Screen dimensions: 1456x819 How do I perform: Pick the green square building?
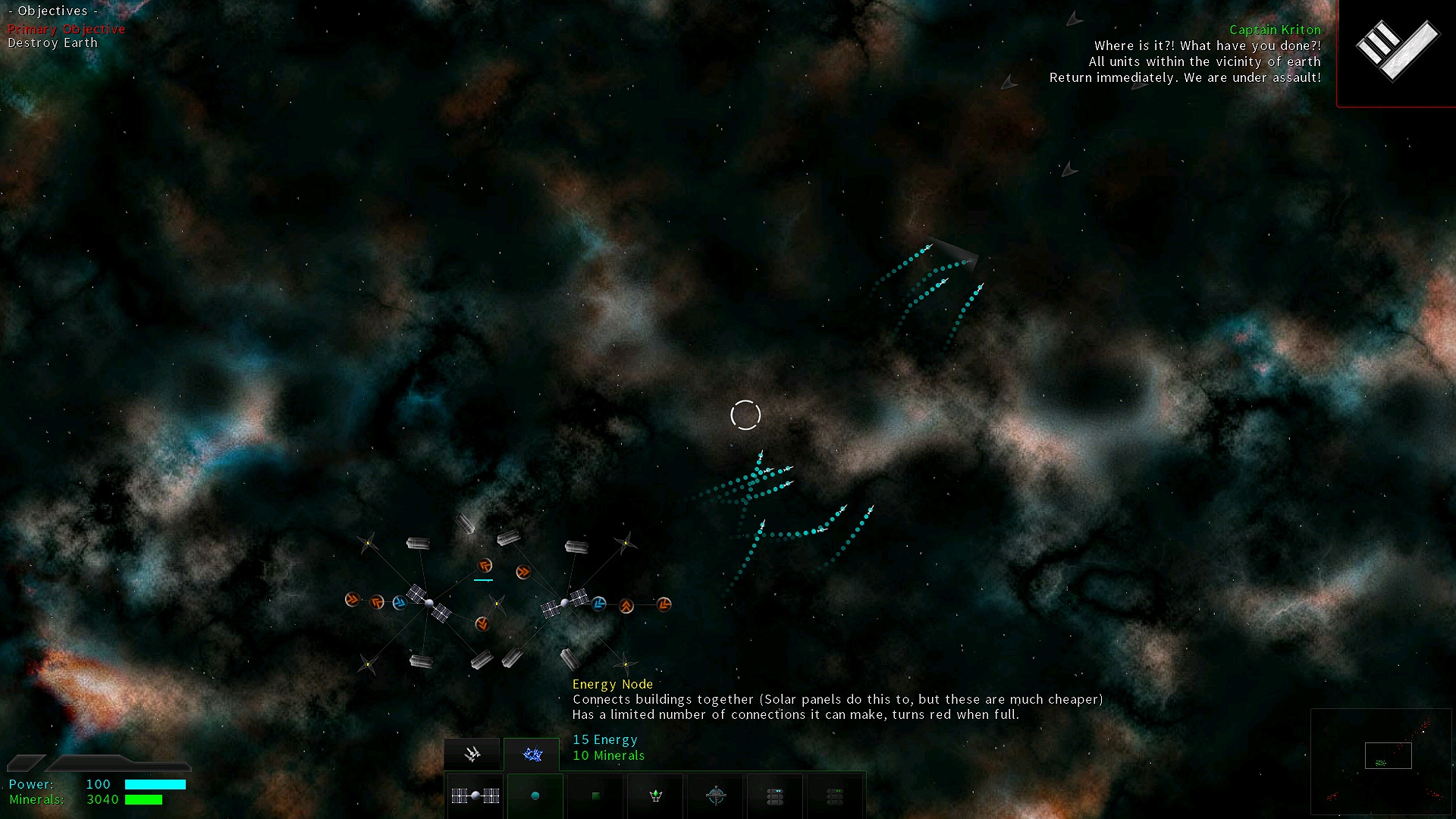point(595,795)
